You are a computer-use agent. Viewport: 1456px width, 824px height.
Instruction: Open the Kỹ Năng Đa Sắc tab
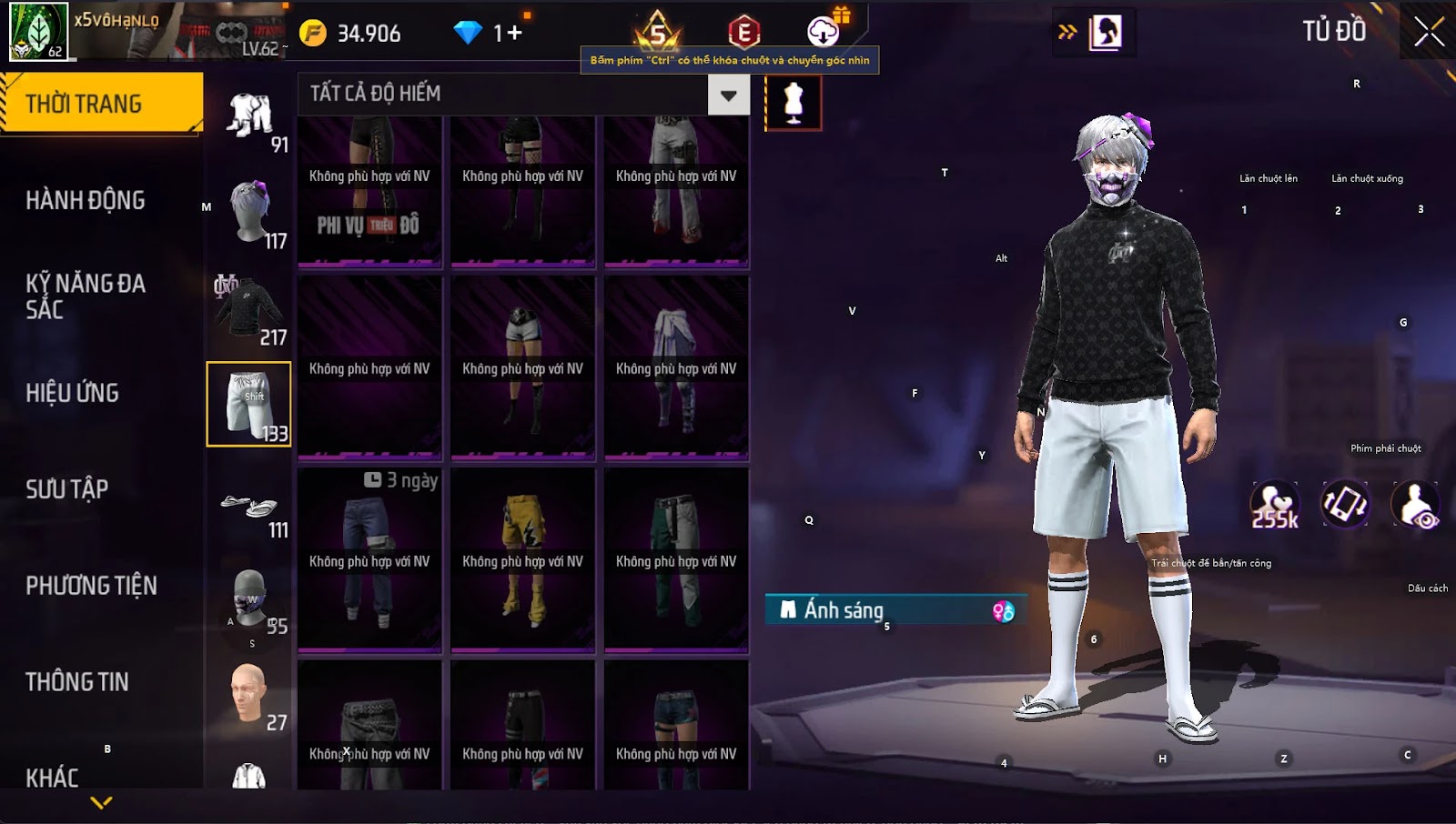click(86, 296)
